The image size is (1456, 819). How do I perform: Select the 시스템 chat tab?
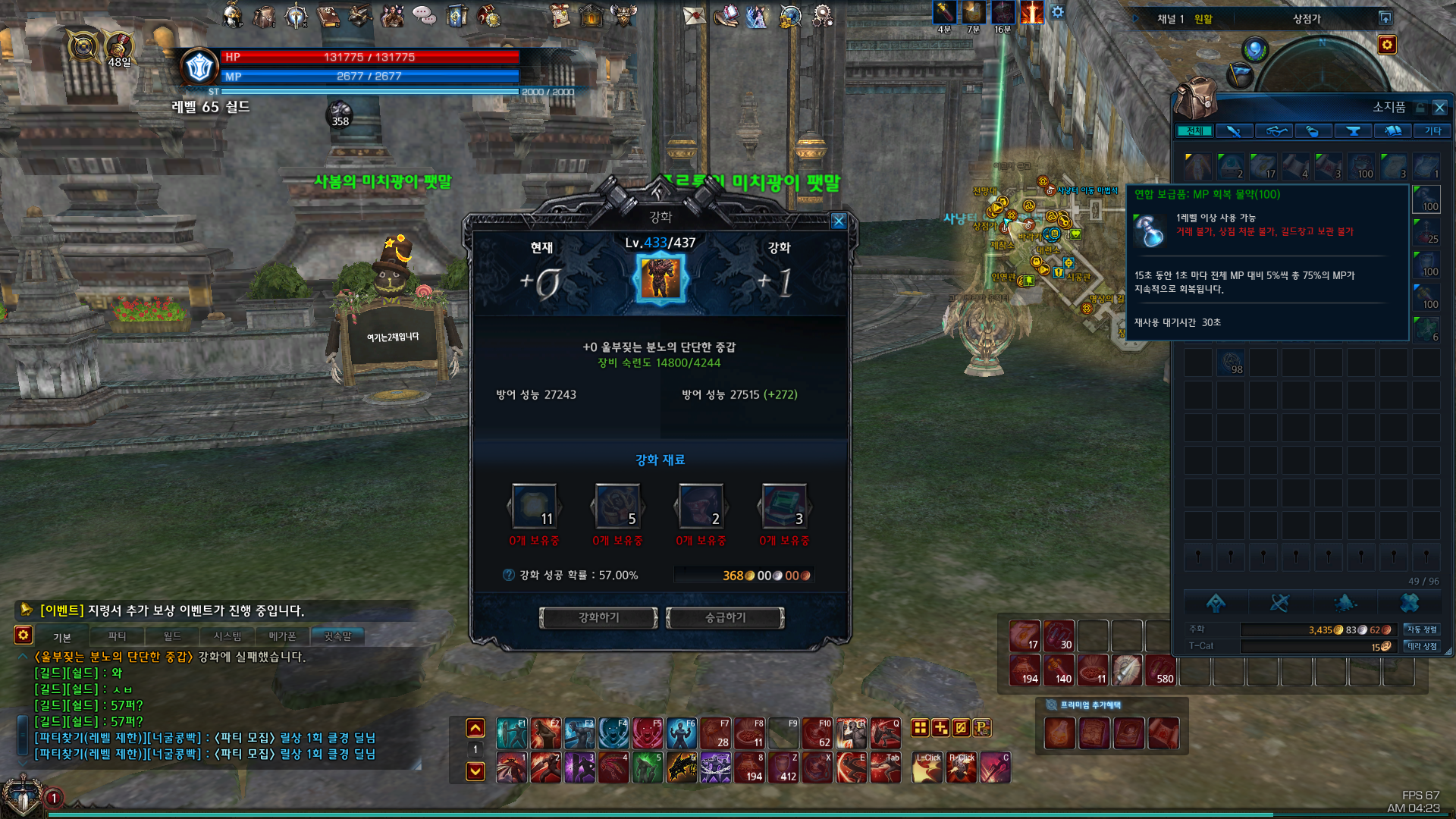pyautogui.click(x=227, y=636)
